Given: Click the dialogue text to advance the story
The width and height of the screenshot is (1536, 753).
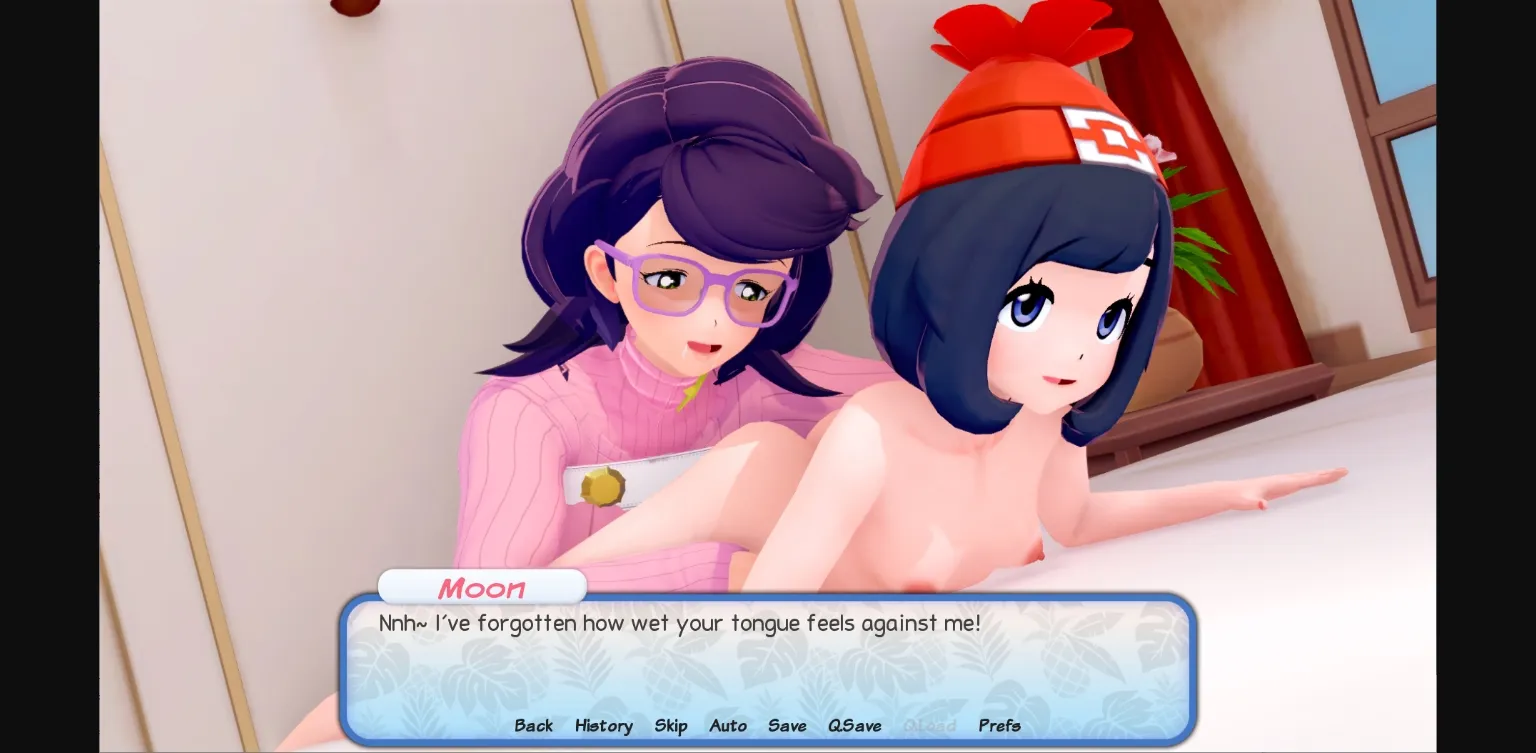Looking at the screenshot, I should point(680,623).
